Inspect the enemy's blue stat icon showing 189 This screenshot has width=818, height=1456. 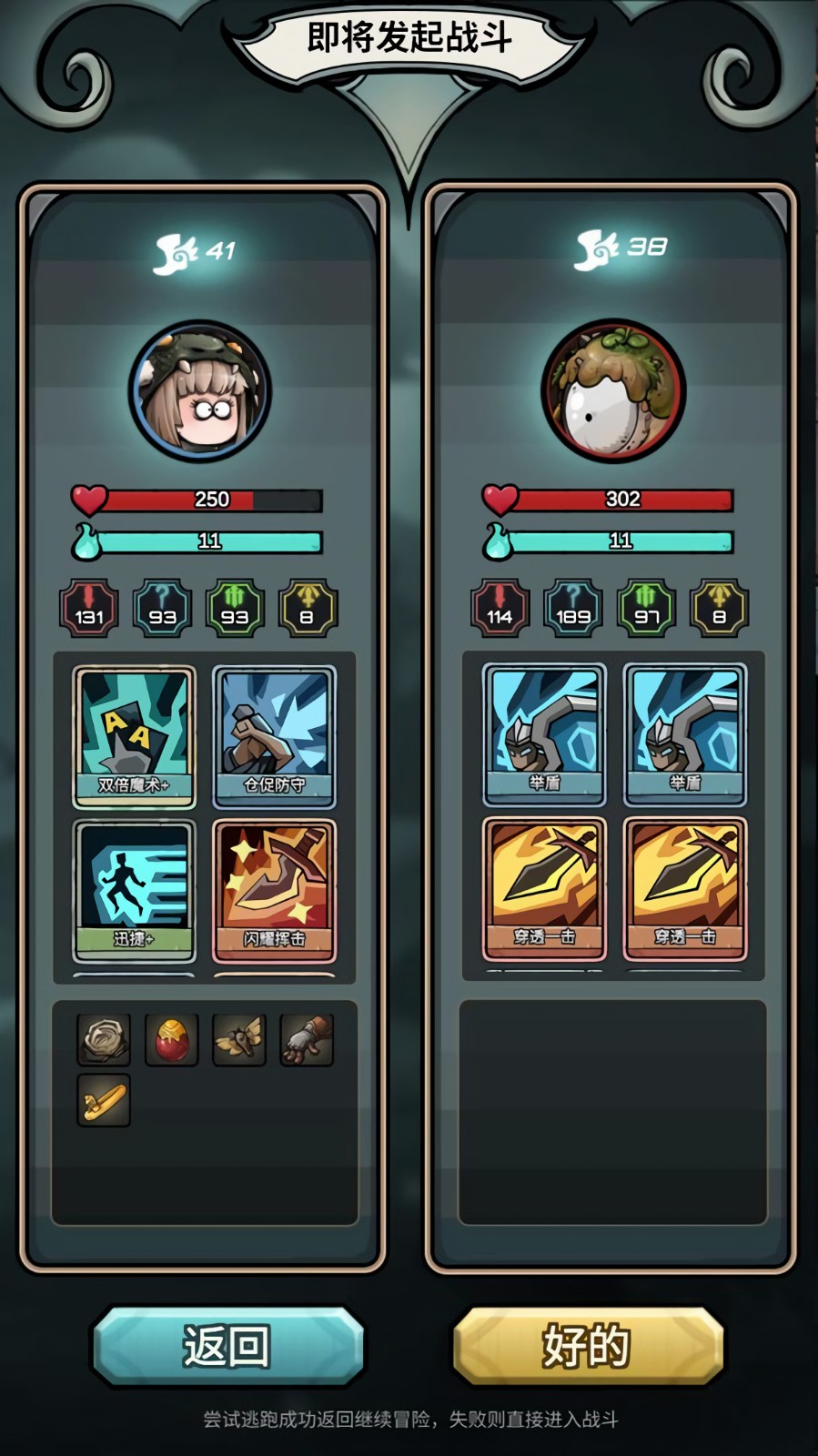click(573, 608)
